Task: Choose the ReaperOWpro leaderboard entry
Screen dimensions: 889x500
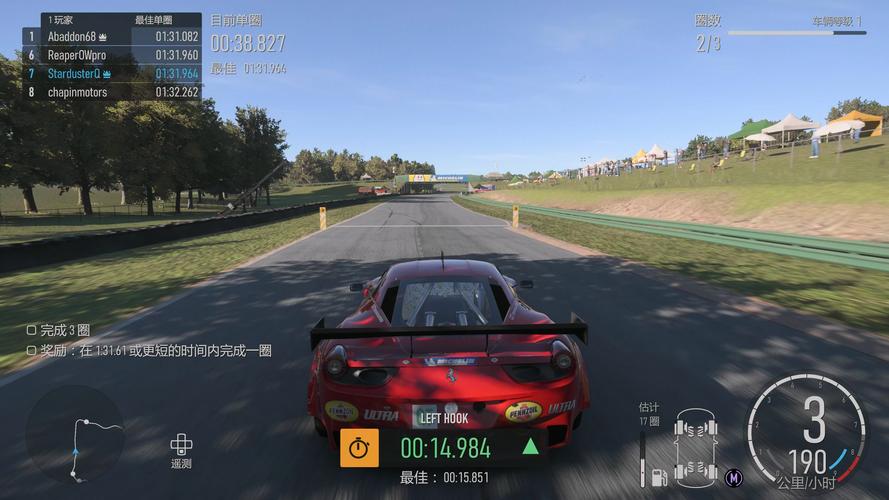Action: [x=111, y=55]
